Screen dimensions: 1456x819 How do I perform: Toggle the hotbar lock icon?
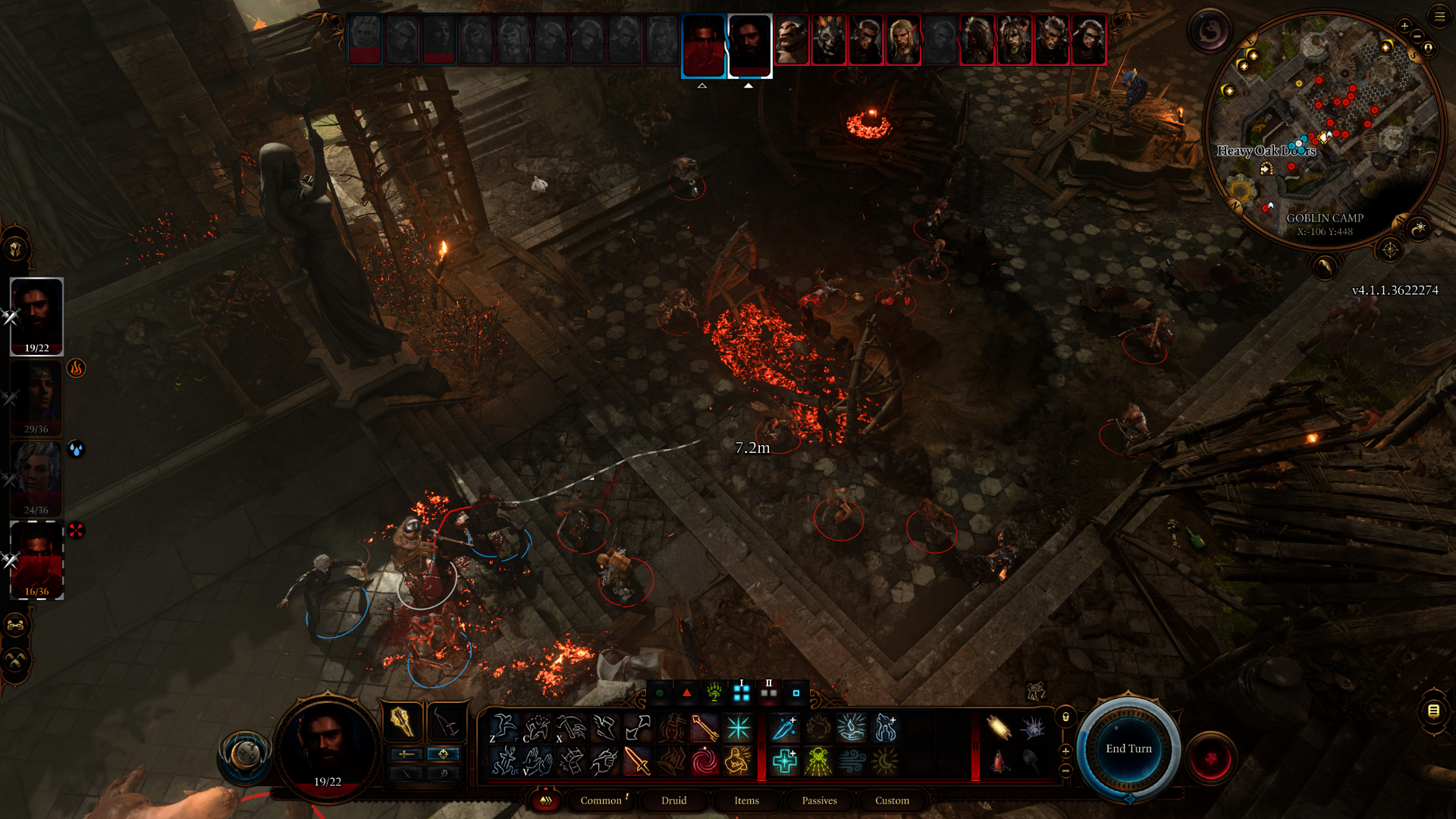pyautogui.click(x=1065, y=717)
